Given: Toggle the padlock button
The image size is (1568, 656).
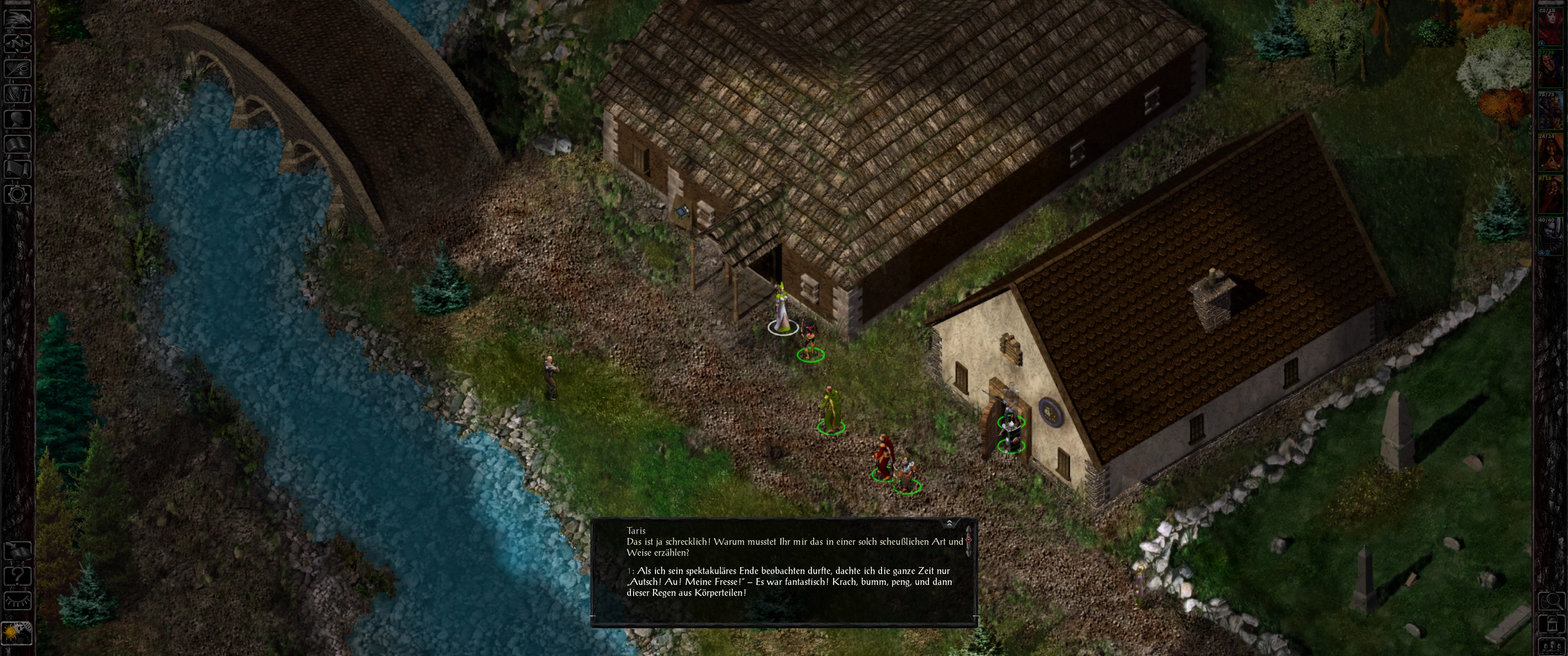Looking at the screenshot, I should coord(1552,624).
